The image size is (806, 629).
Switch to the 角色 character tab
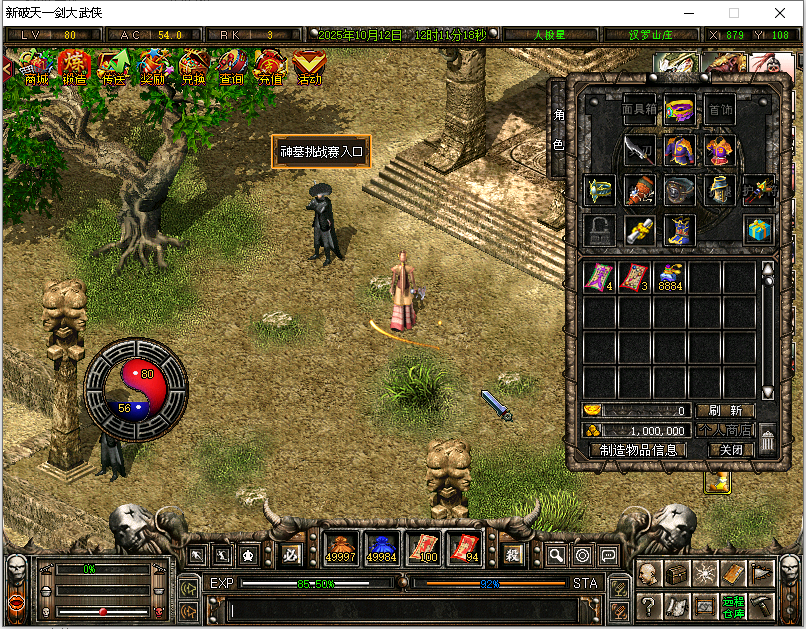click(559, 130)
